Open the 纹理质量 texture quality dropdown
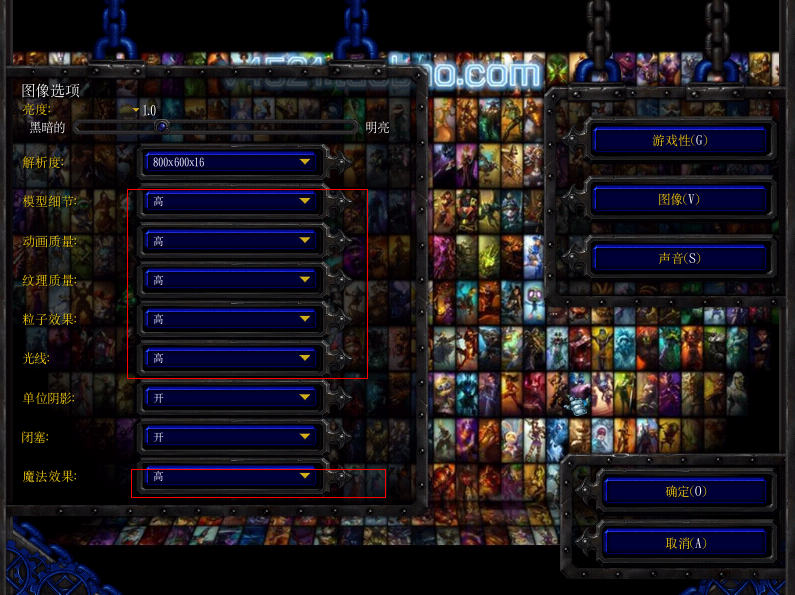795x595 pixels. click(231, 280)
